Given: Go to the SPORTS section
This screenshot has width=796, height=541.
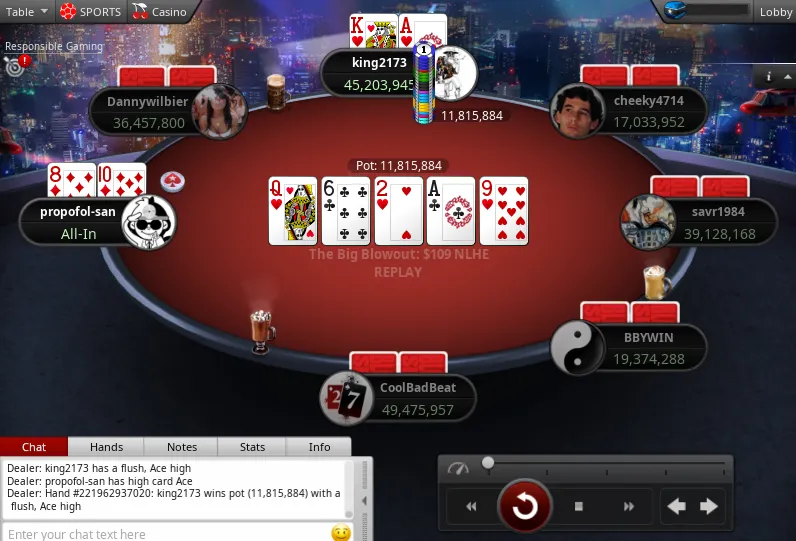Looking at the screenshot, I should click(x=90, y=12).
